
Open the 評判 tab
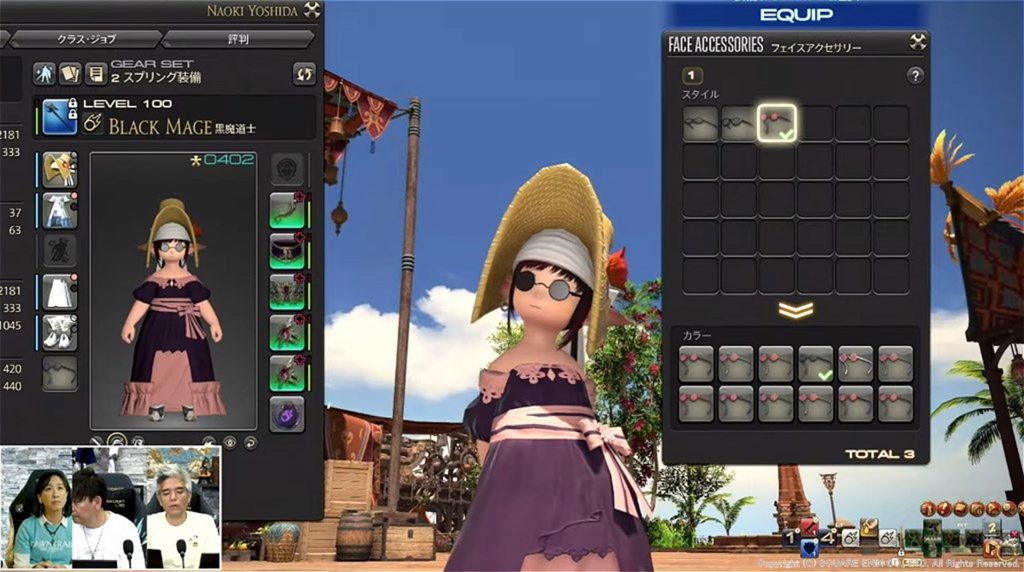pos(238,38)
